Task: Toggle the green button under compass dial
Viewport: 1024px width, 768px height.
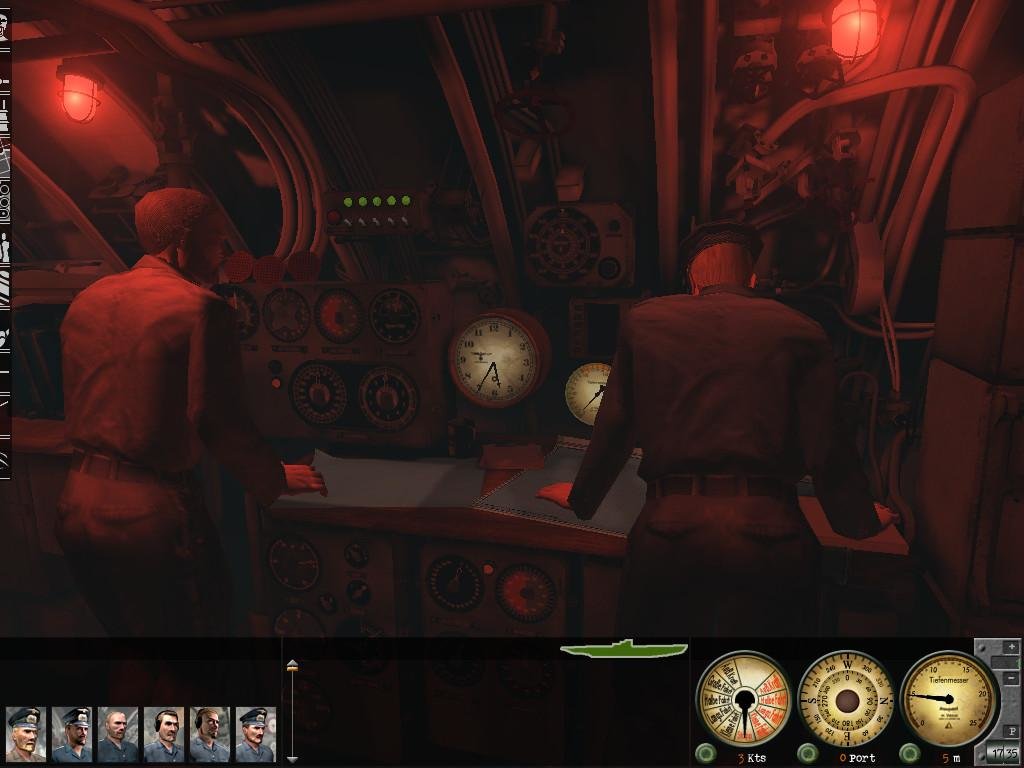Action: 806,753
